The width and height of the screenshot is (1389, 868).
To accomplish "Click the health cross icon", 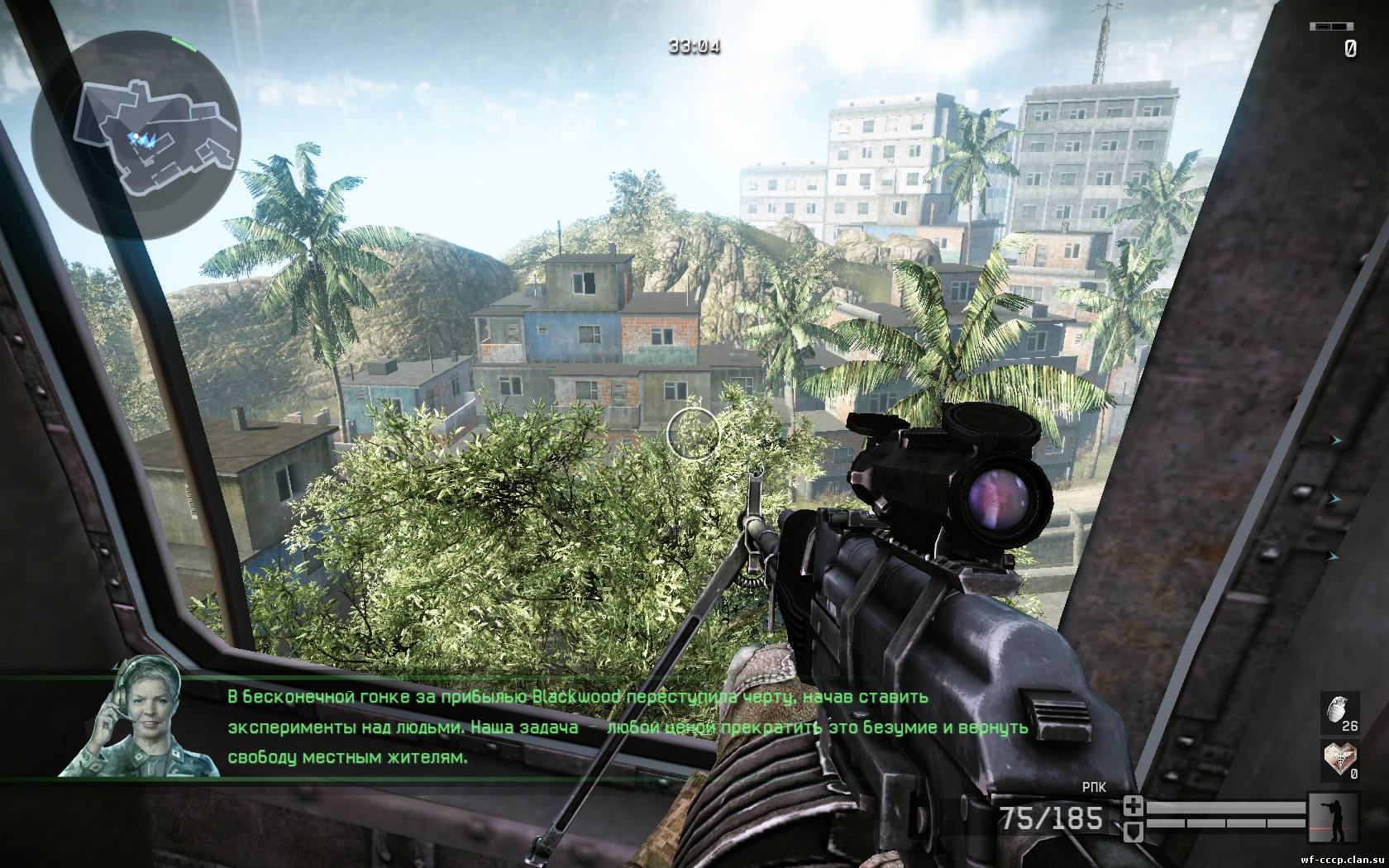I will [x=1133, y=806].
